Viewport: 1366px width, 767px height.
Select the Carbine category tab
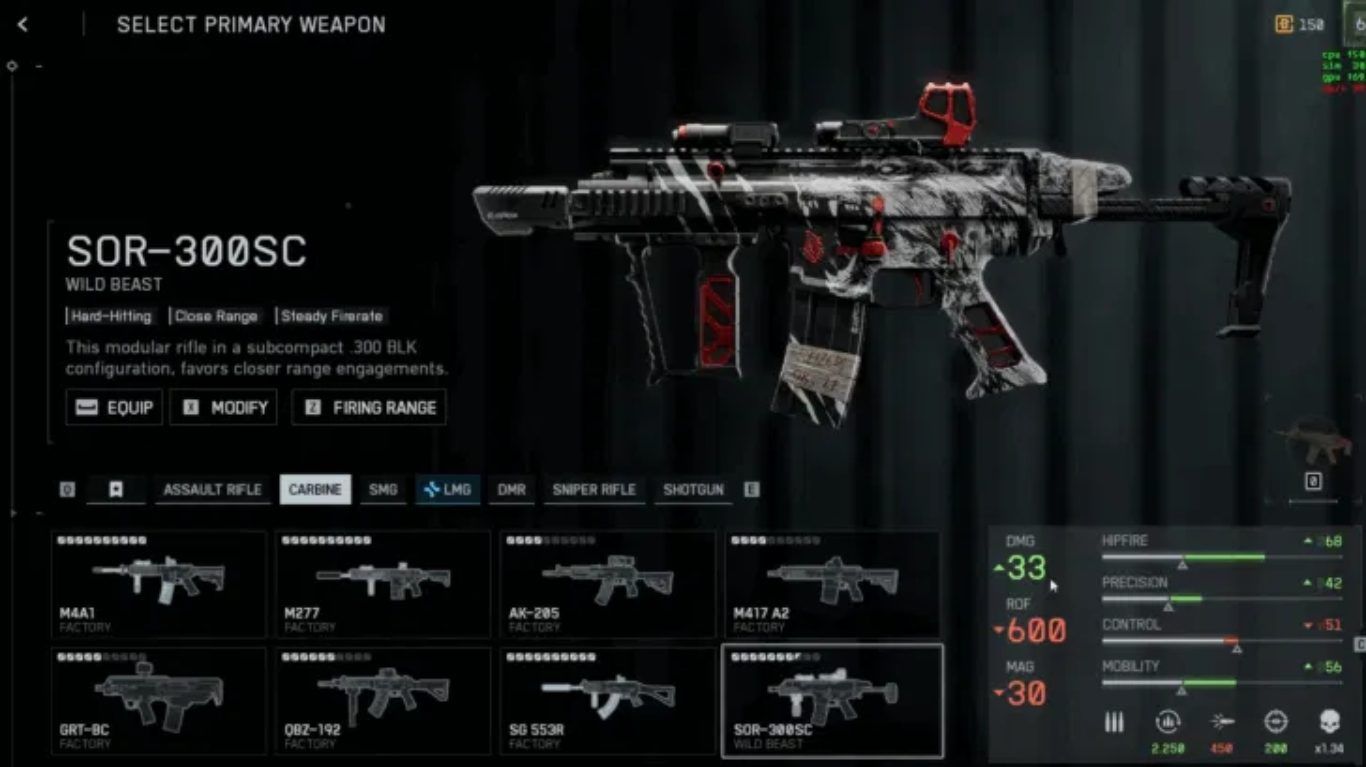[x=315, y=489]
